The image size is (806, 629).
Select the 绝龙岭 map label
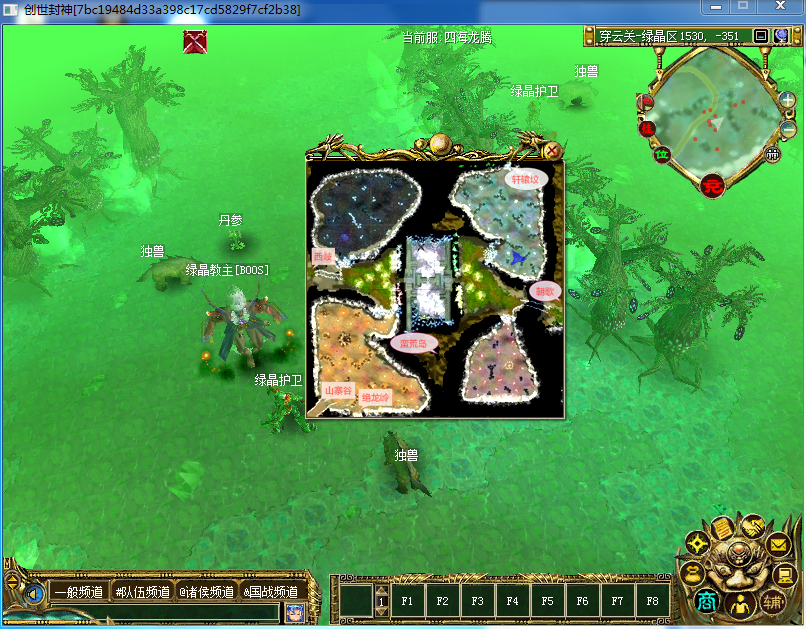coord(376,397)
